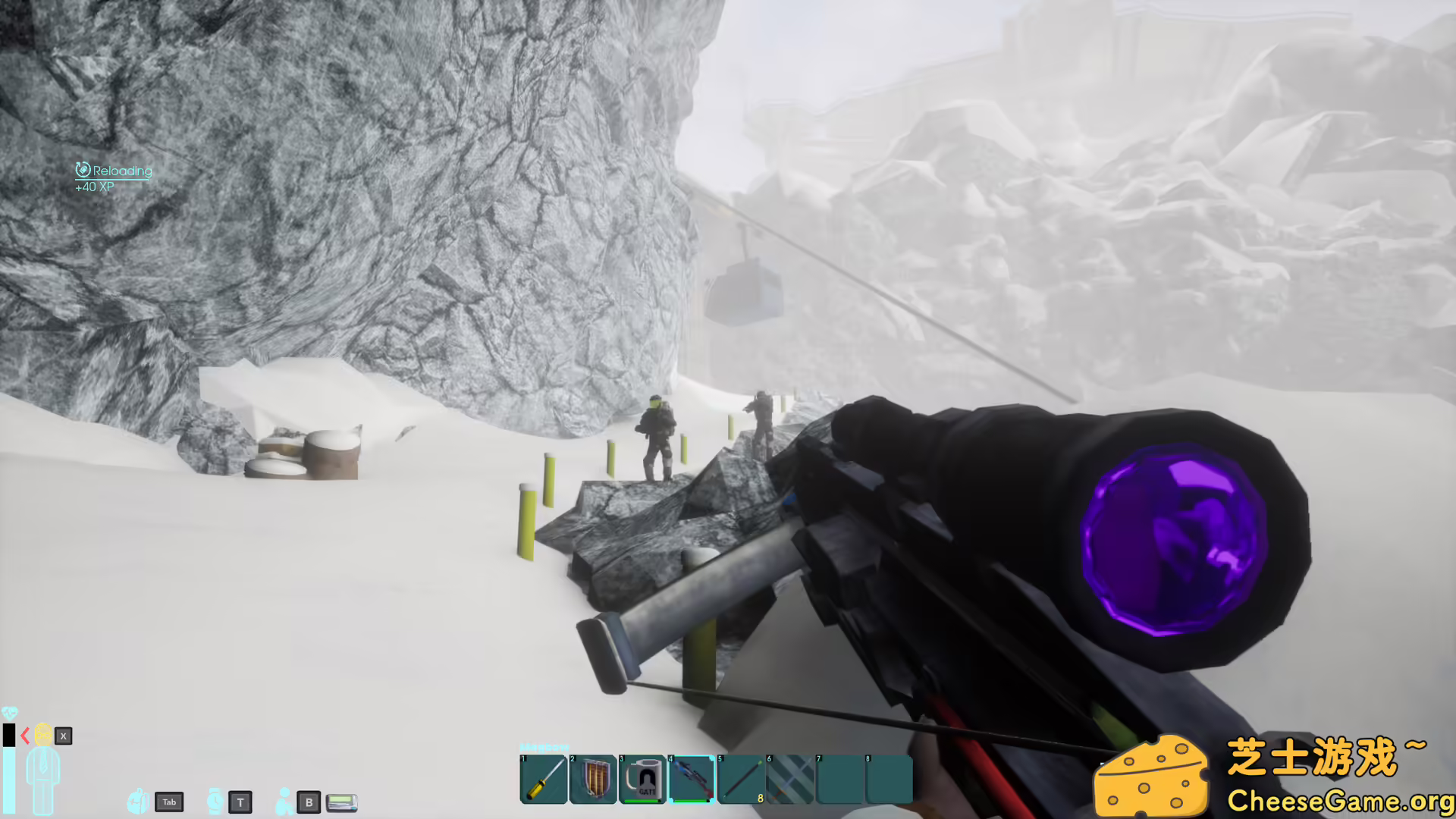Click the backpack inventory icon near Tab key
Screen dimensions: 1456x819
coord(138,802)
